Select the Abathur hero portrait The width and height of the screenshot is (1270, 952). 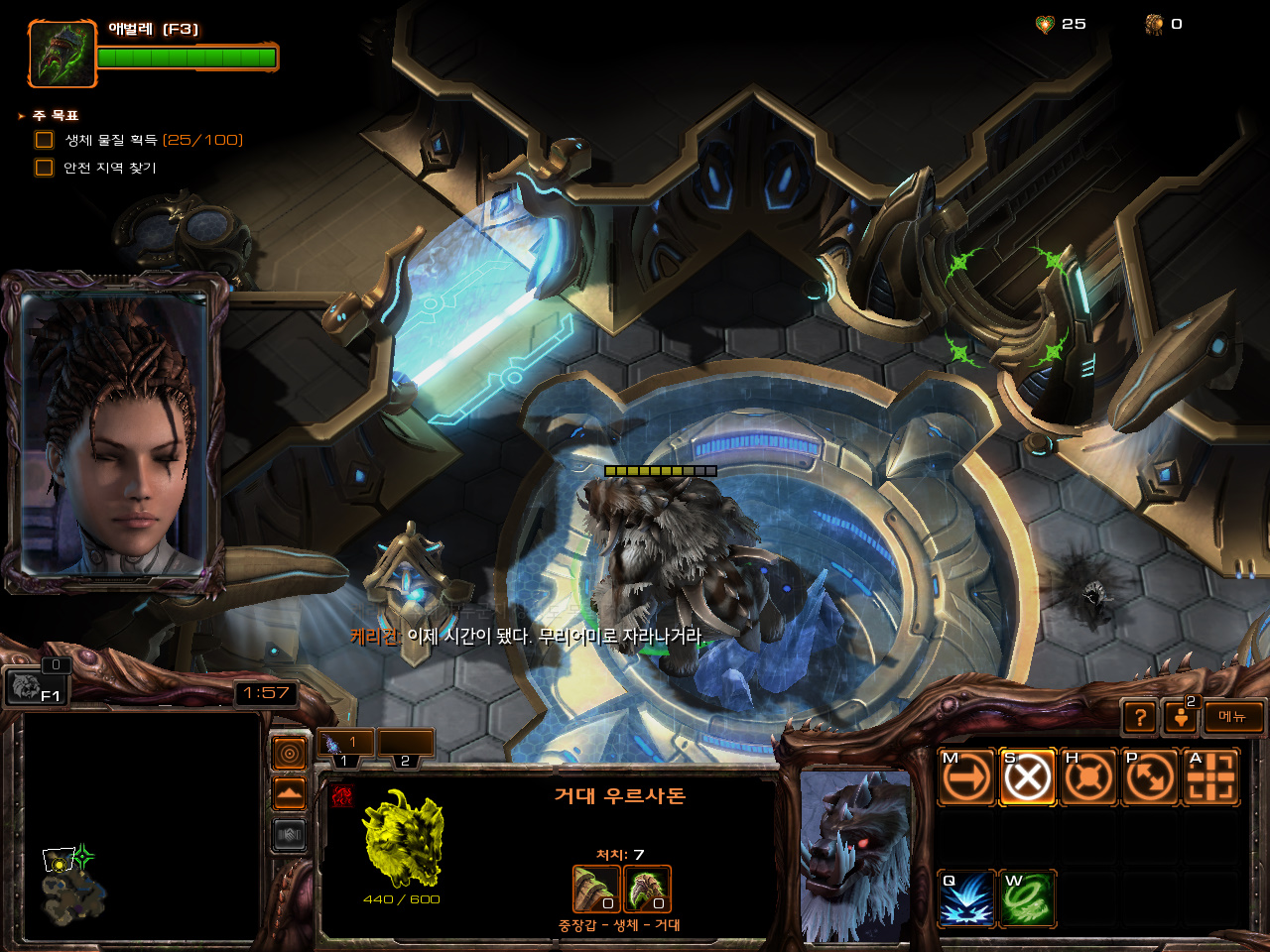coord(62,54)
